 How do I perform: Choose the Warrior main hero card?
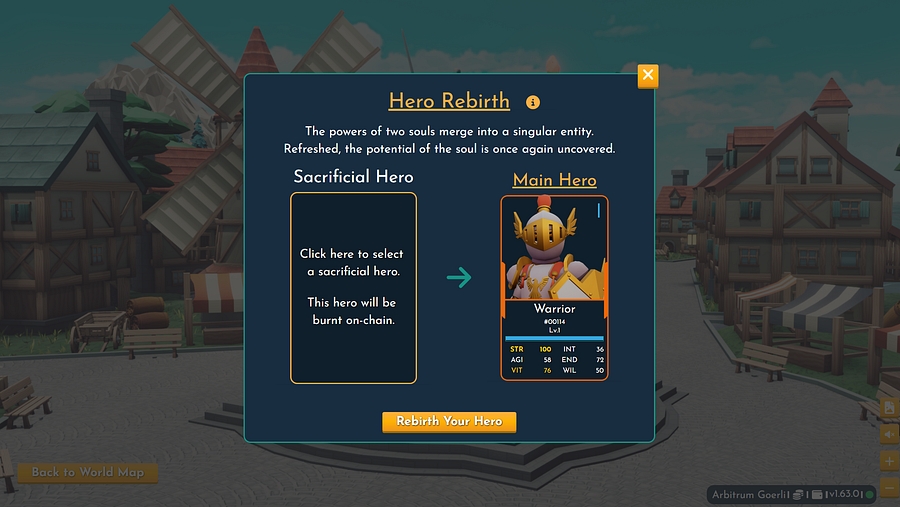pyautogui.click(x=554, y=288)
